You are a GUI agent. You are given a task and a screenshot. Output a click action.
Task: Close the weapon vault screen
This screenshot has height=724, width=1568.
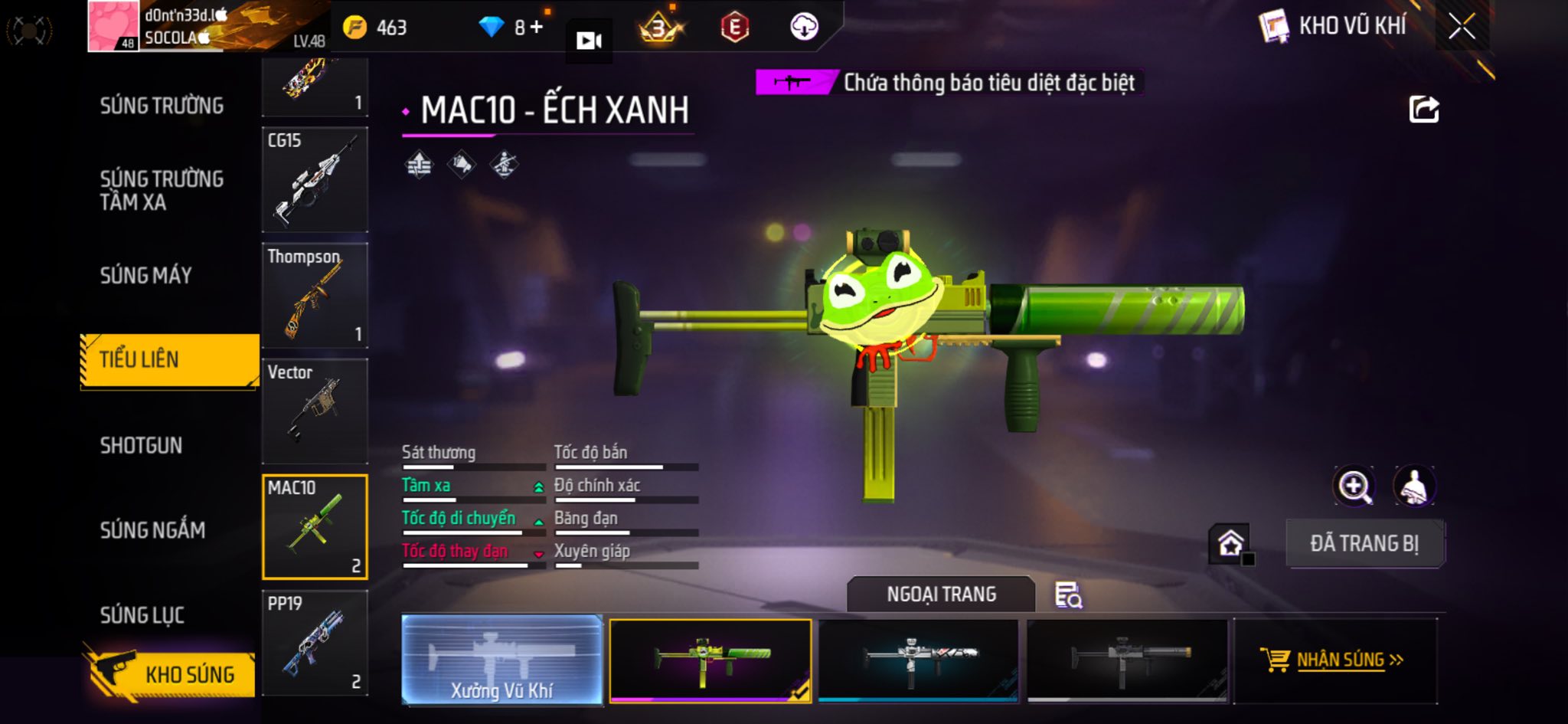pyautogui.click(x=1461, y=27)
